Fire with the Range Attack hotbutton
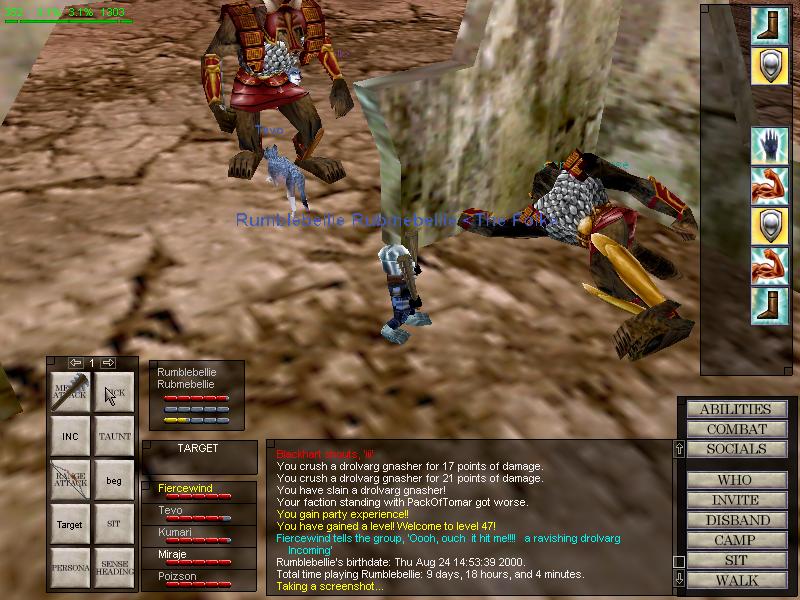800x600 pixels. tap(71, 481)
